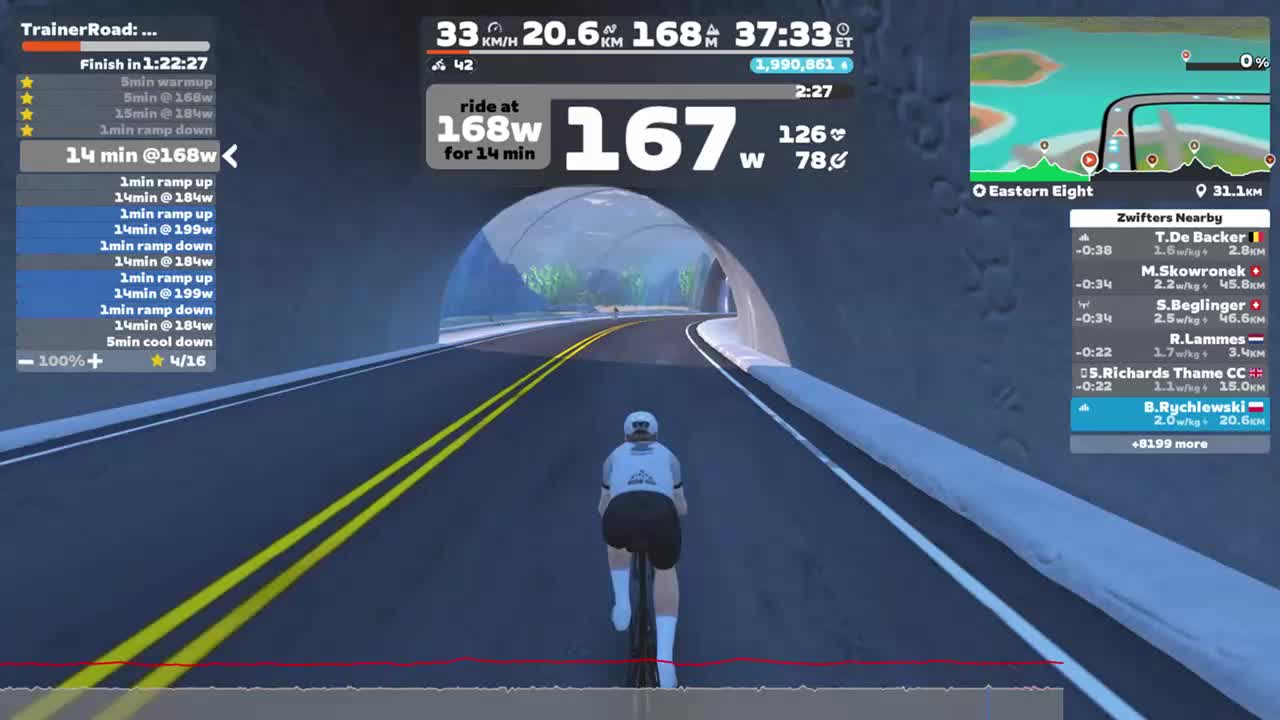
Task: Click the speedometer icon beside the speed readout
Action: (495, 27)
